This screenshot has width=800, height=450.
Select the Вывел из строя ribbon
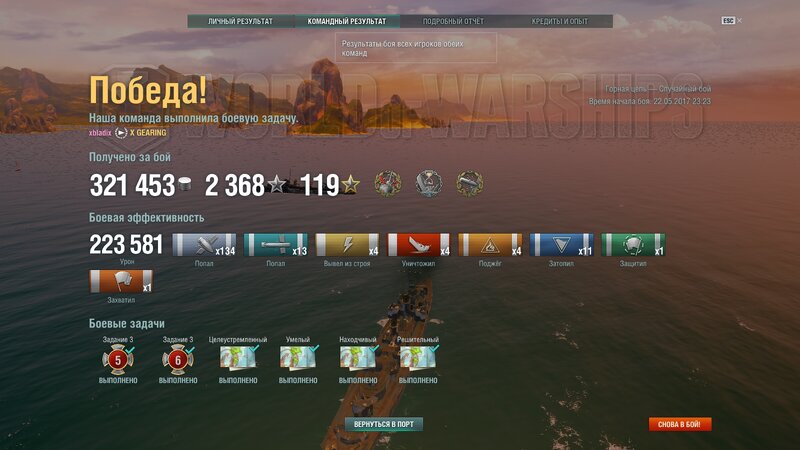[347, 245]
